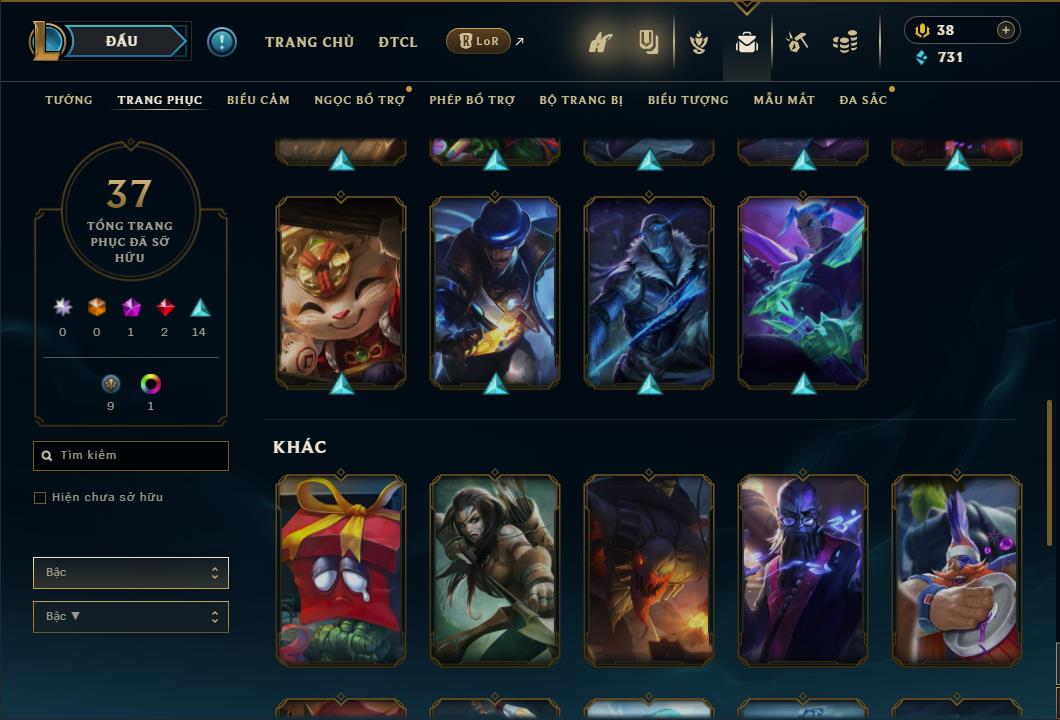This screenshot has width=1060, height=720.
Task: Open the coin stack store icon
Action: 845,42
